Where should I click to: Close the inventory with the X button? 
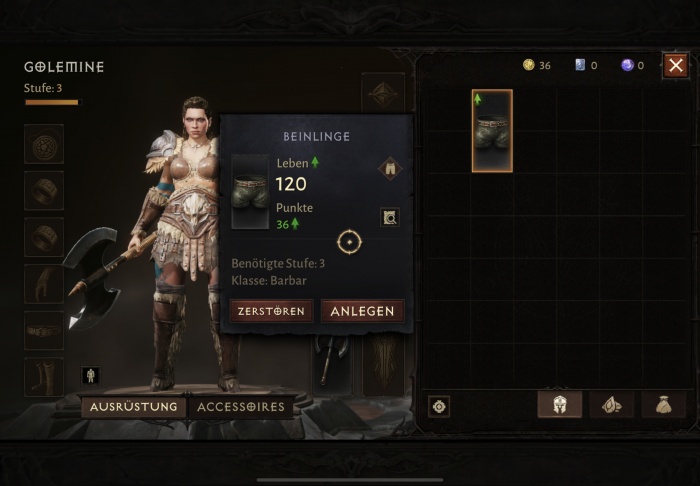point(676,66)
